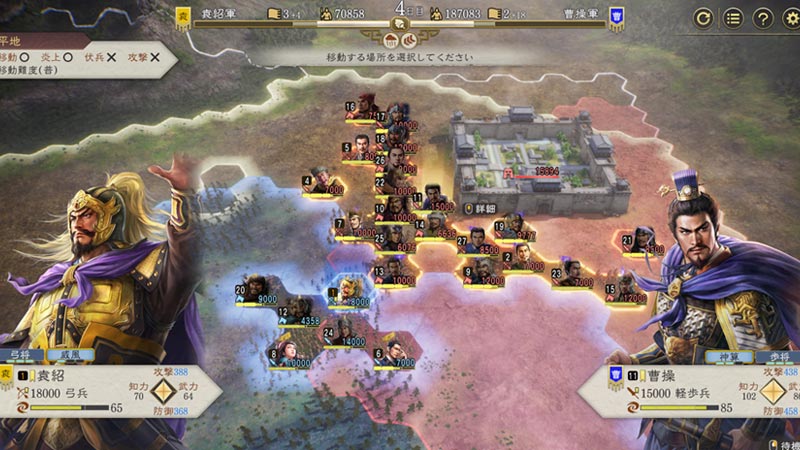Select highlighted unit 1 with 18000 troops
The height and width of the screenshot is (450, 800).
point(351,293)
